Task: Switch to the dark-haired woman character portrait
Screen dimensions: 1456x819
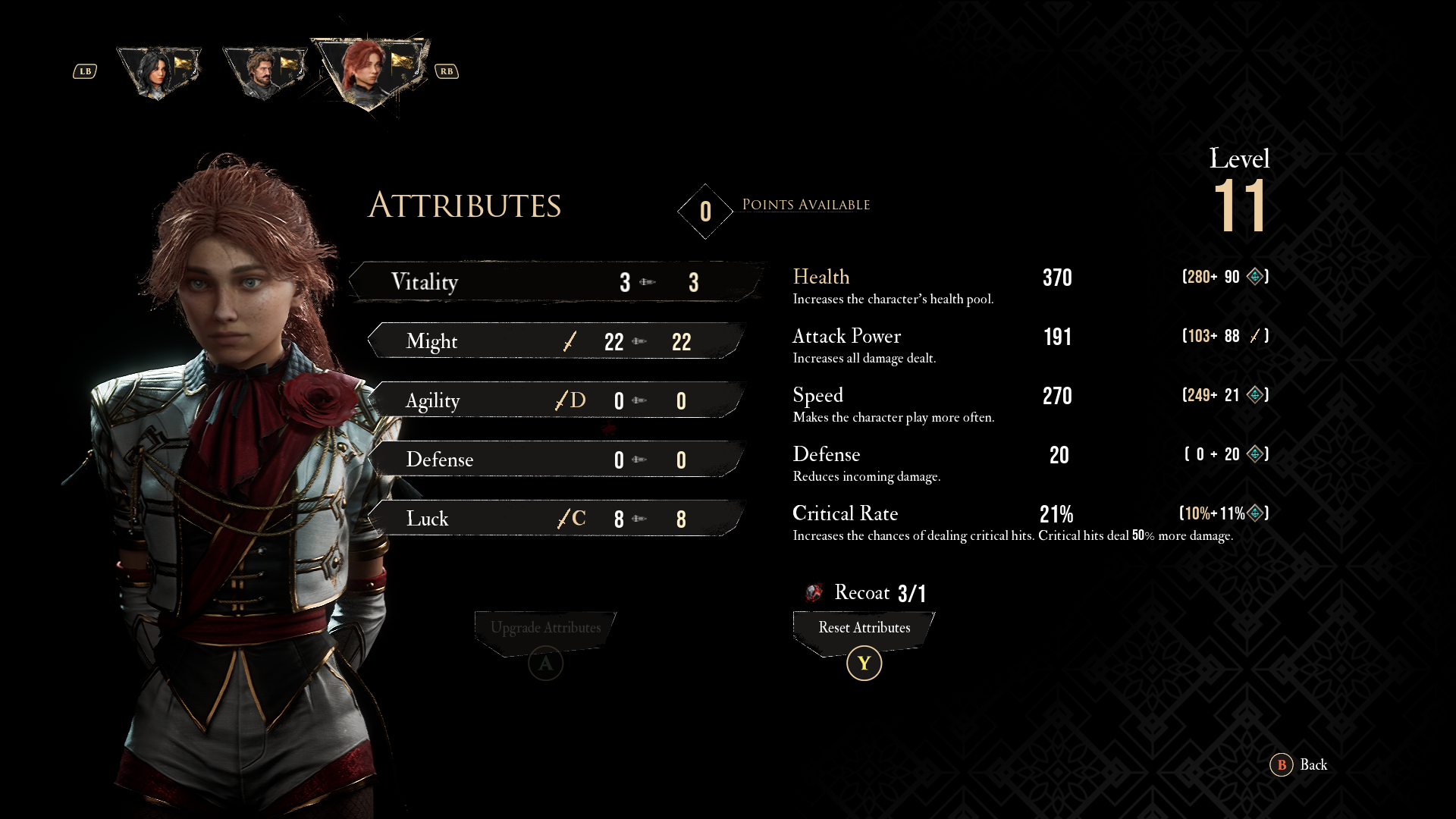Action: [159, 72]
